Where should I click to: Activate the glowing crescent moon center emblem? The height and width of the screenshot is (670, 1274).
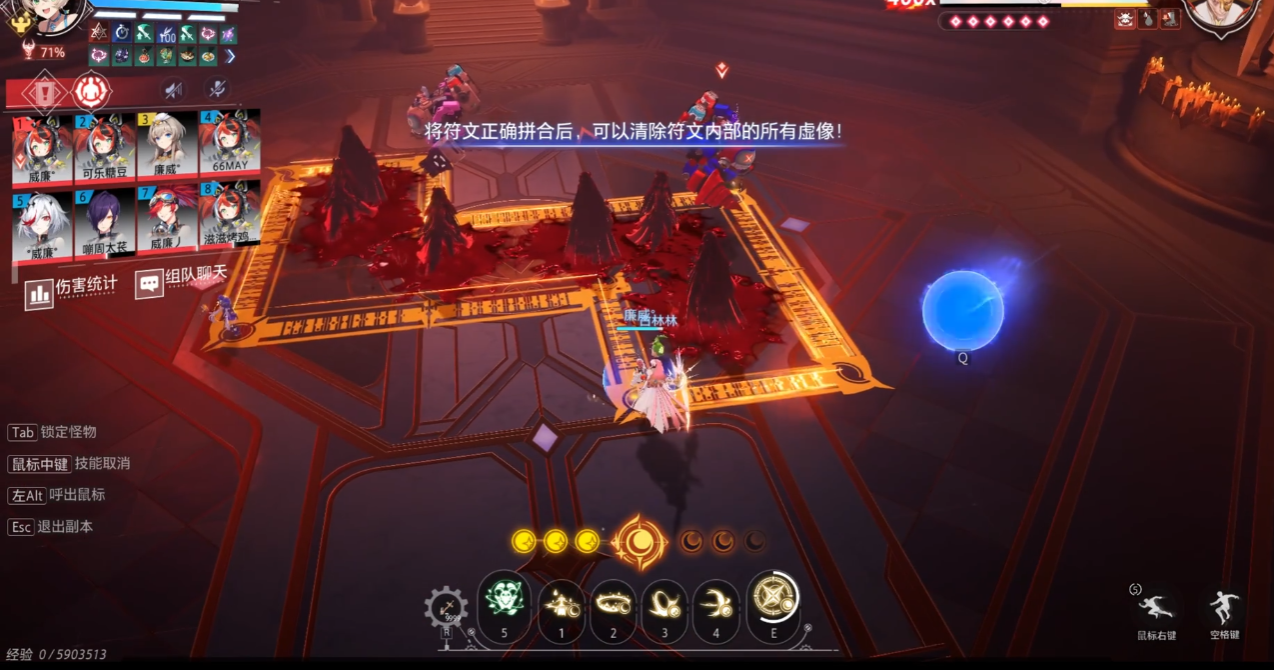[x=639, y=541]
